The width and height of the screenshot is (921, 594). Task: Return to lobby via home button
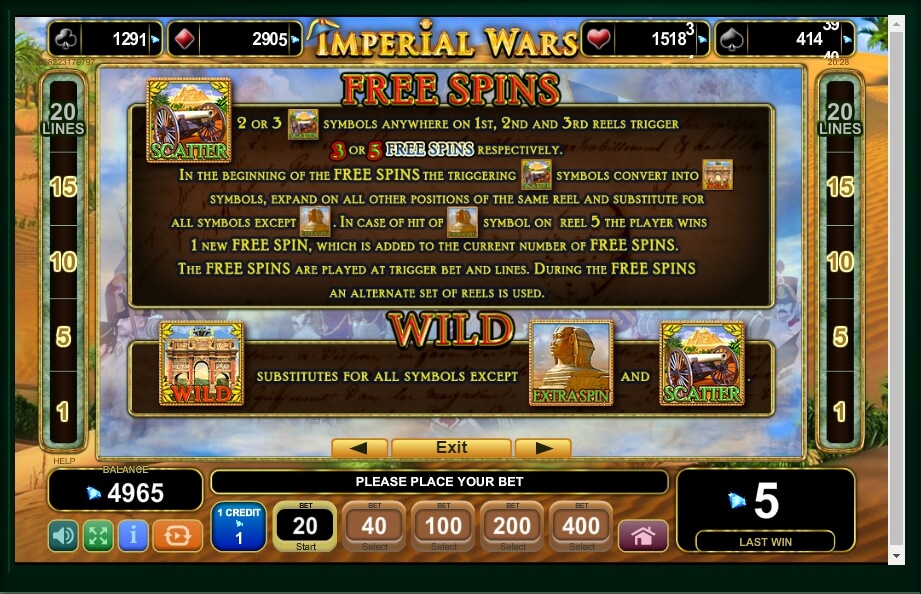click(x=643, y=536)
